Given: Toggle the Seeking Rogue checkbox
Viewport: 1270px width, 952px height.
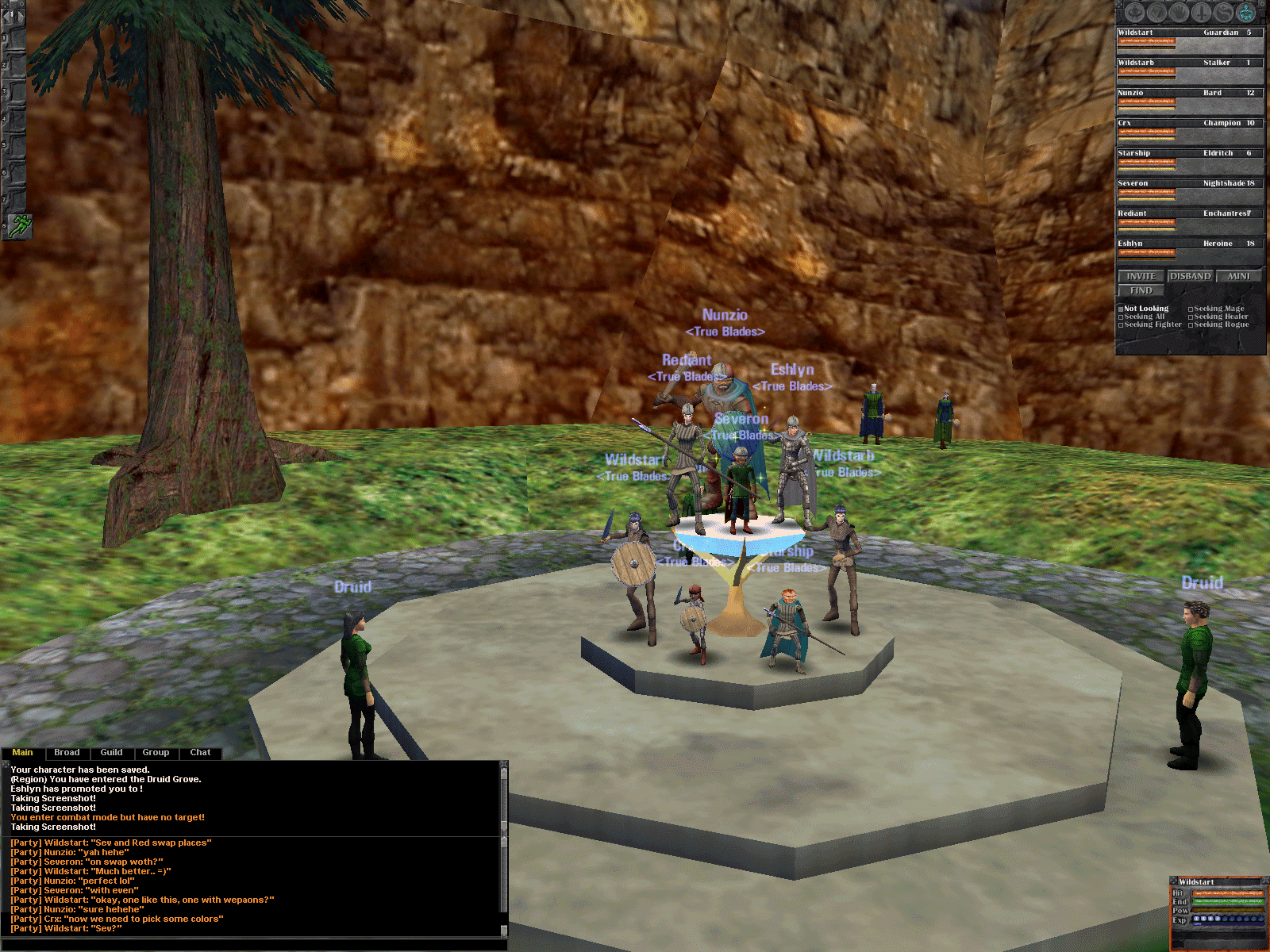Looking at the screenshot, I should pyautogui.click(x=1191, y=325).
